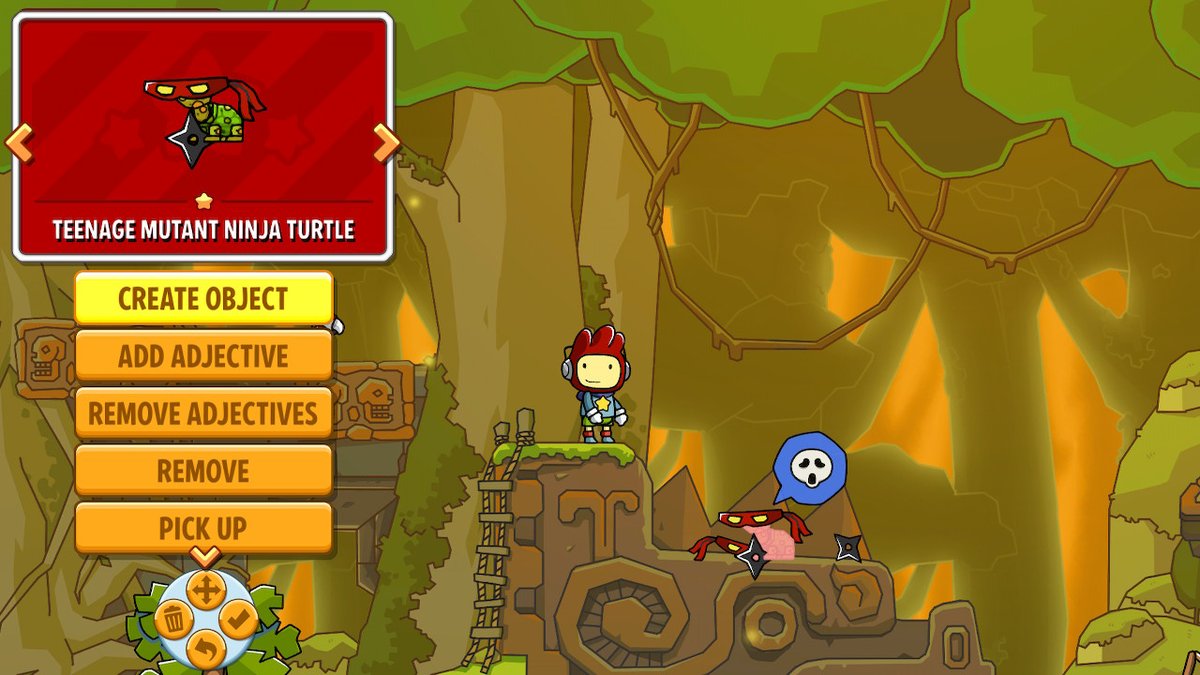
Task: Expand the menu with the down chevron
Action: [204, 556]
